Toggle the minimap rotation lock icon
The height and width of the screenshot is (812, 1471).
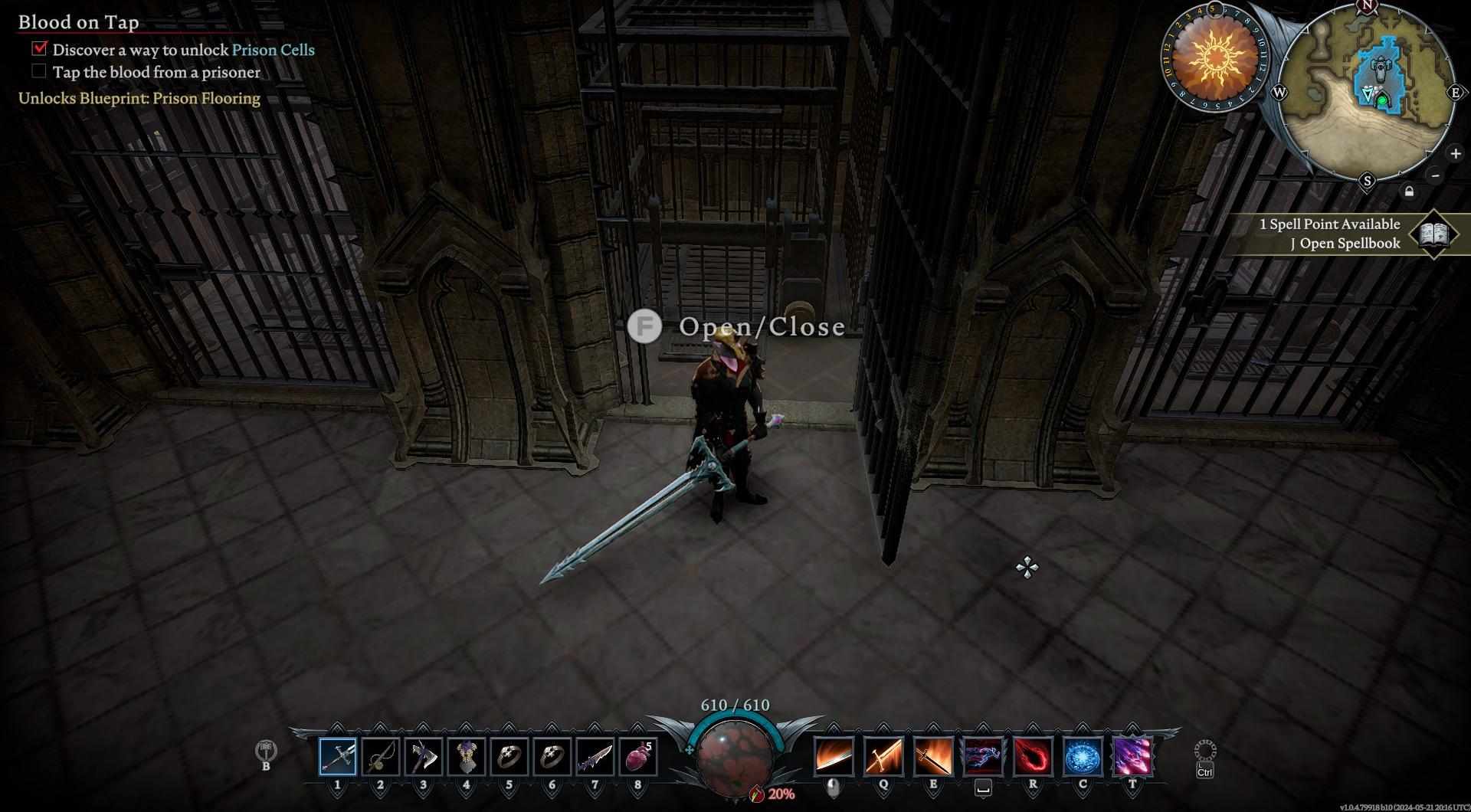point(1409,192)
